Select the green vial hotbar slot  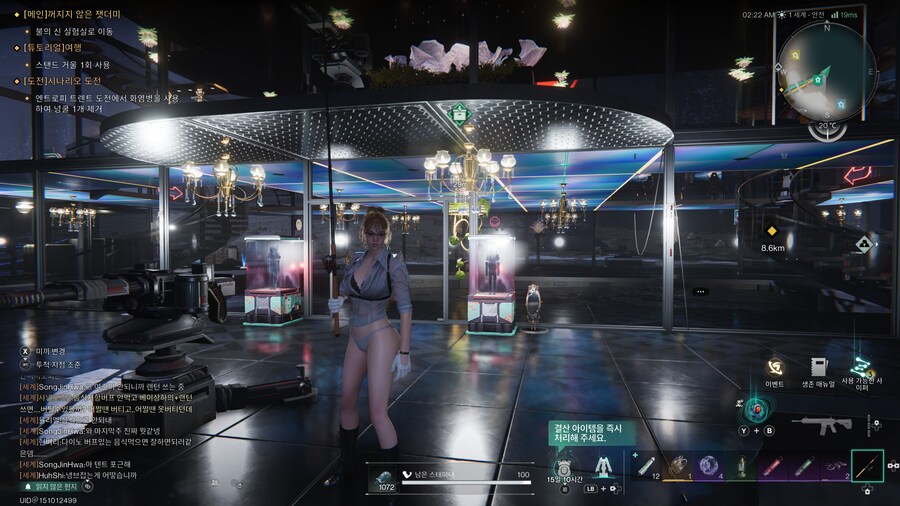click(803, 466)
